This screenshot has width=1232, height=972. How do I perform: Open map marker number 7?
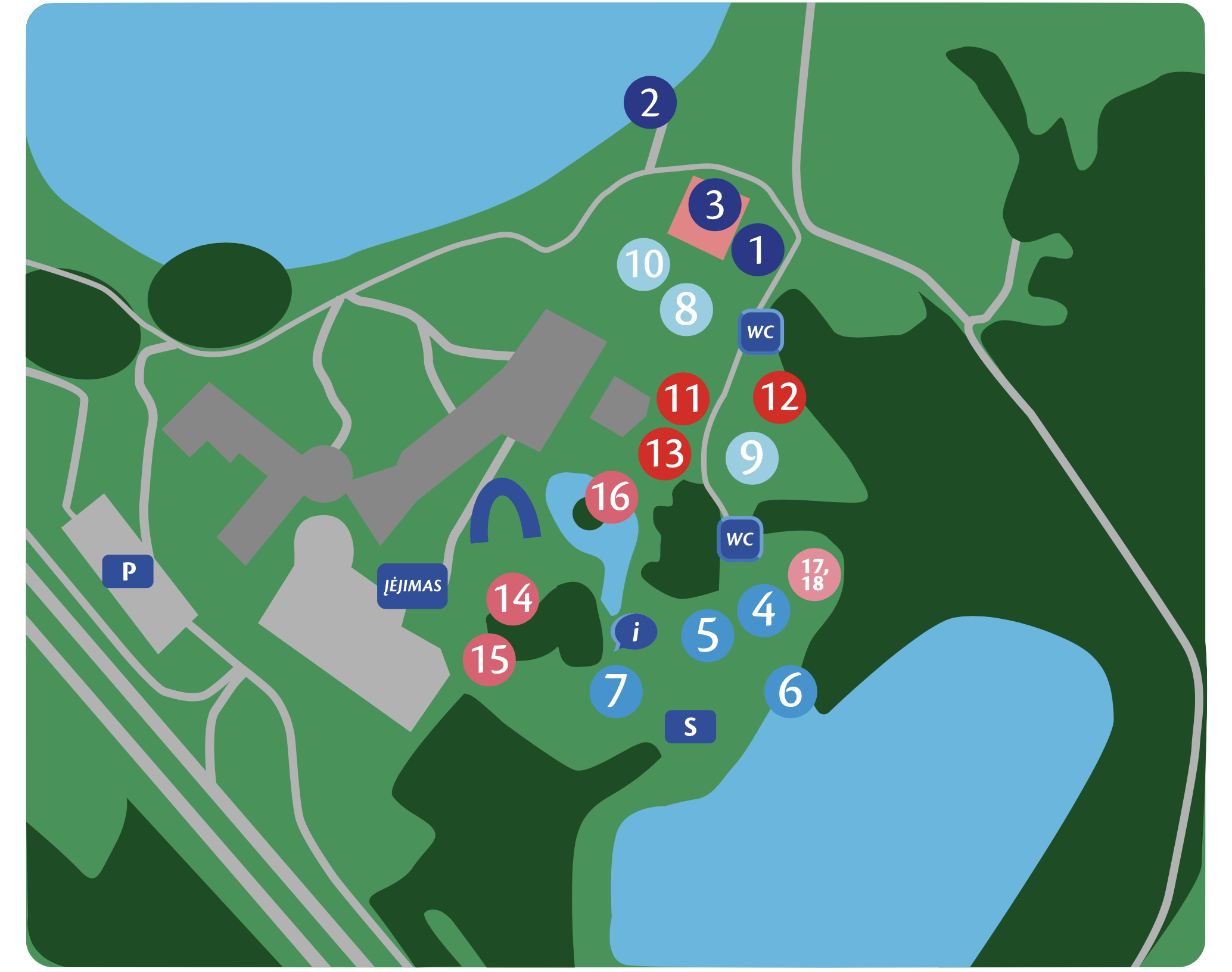tap(616, 691)
